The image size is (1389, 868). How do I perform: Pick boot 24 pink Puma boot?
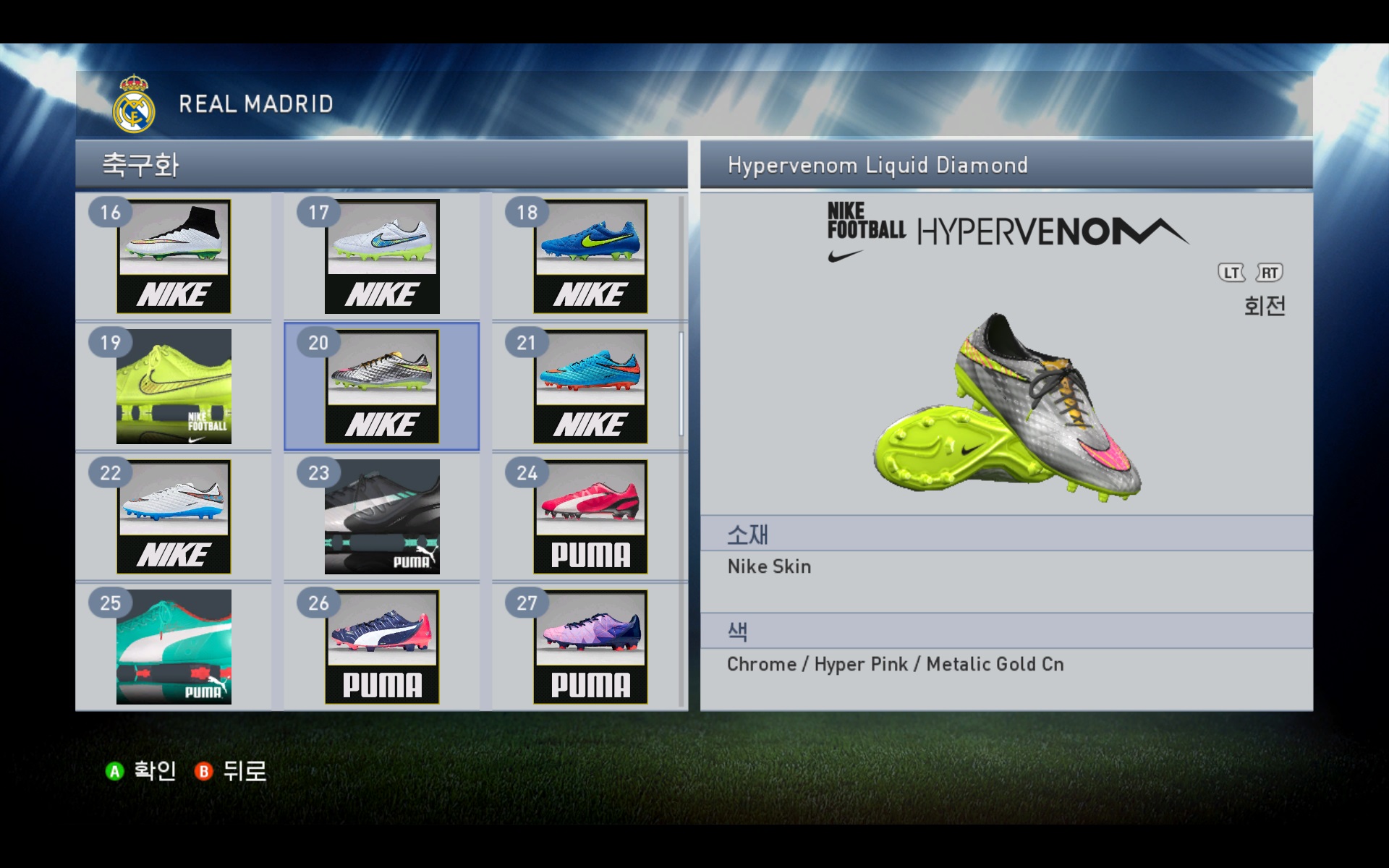pos(590,516)
